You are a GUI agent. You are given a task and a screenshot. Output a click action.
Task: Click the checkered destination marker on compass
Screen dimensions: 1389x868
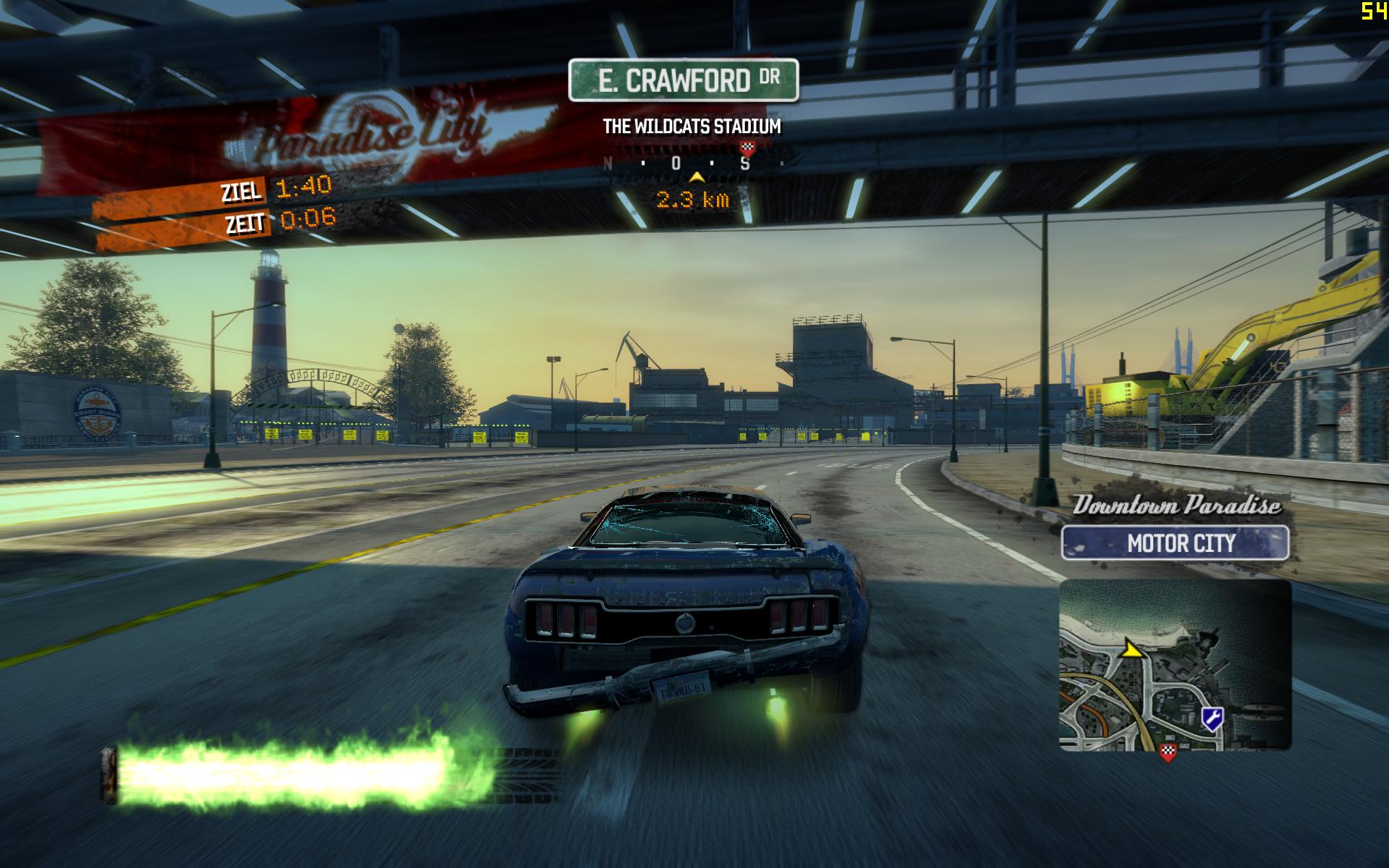pyautogui.click(x=749, y=148)
